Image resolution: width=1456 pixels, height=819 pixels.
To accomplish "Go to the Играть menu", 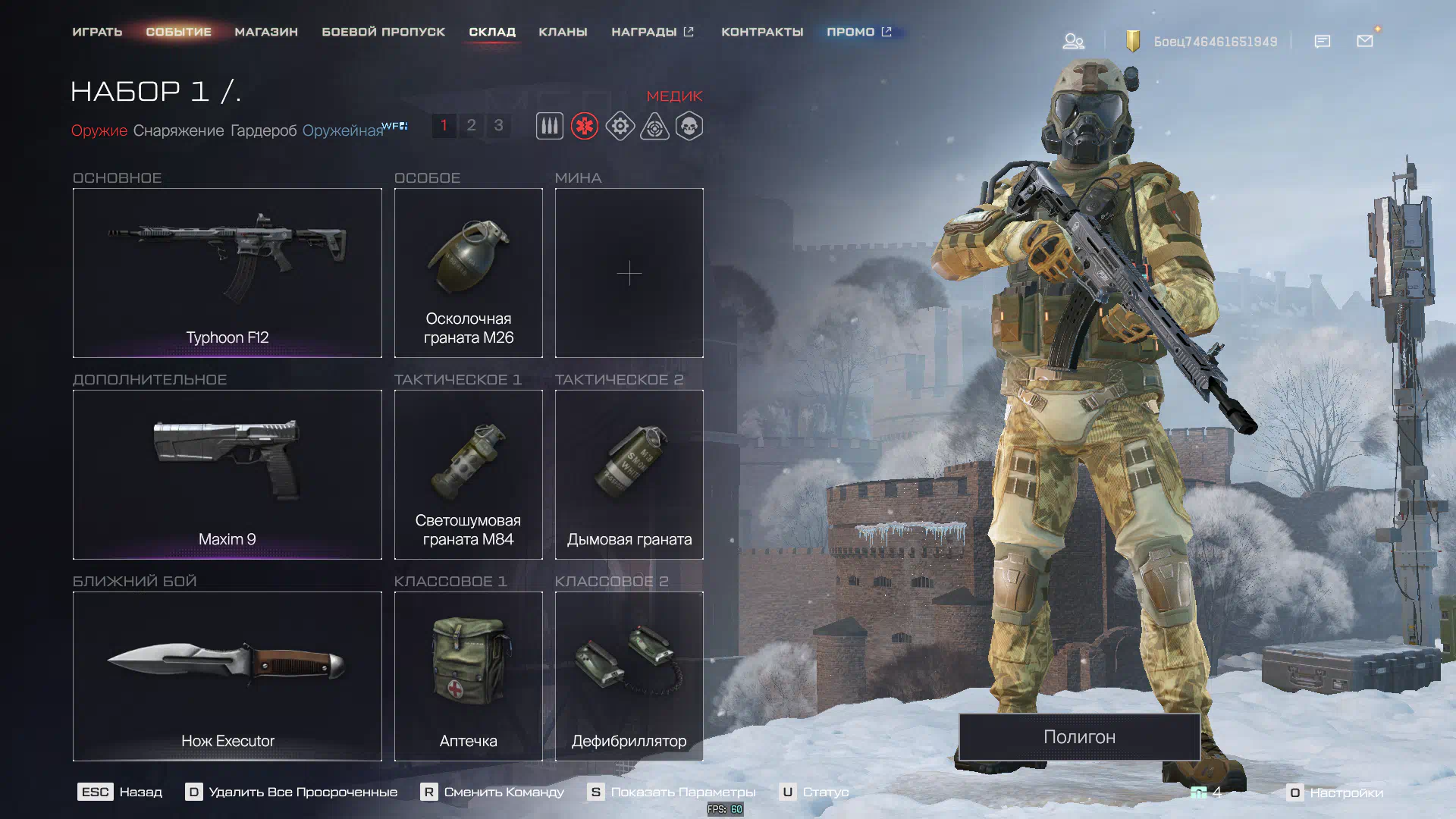I will click(x=97, y=32).
